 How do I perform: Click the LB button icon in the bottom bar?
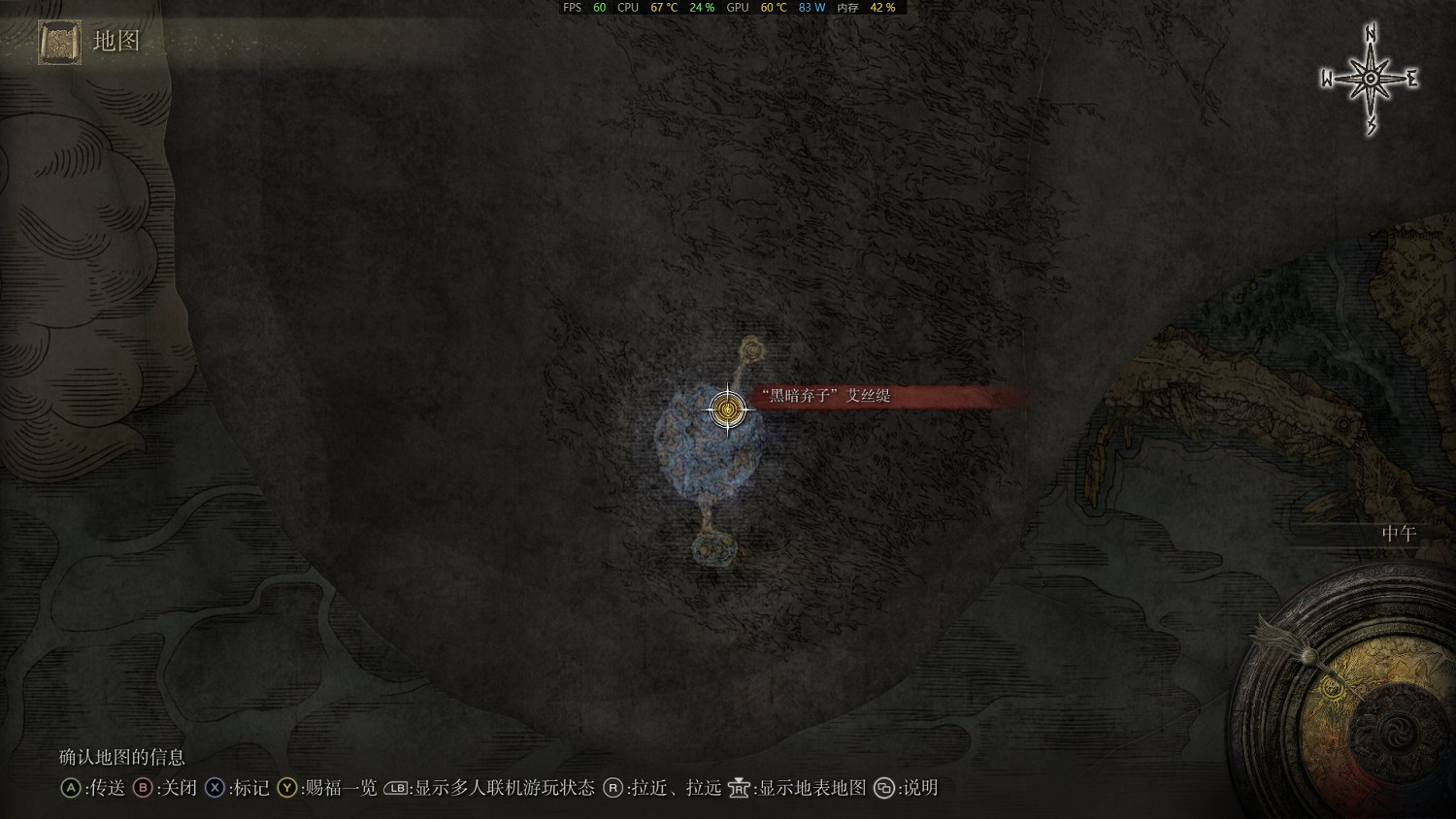(x=397, y=789)
